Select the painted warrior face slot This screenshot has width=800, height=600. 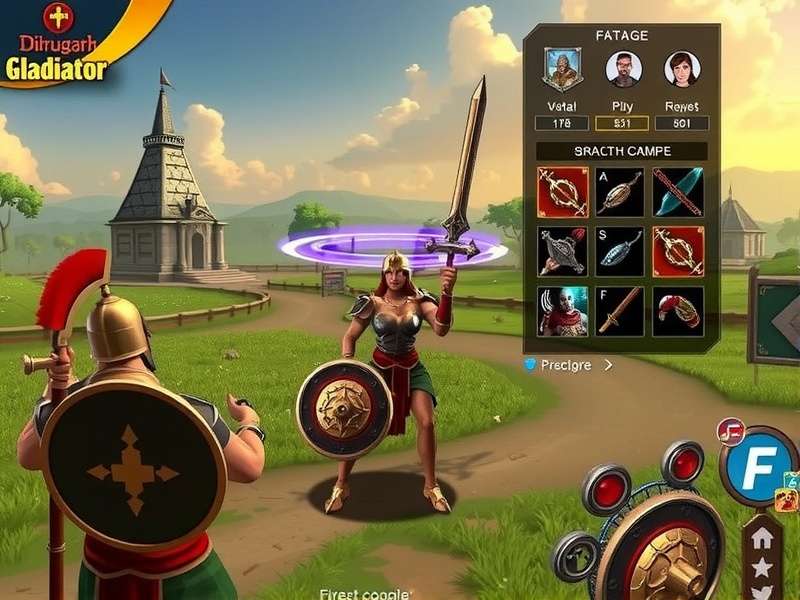tap(563, 311)
